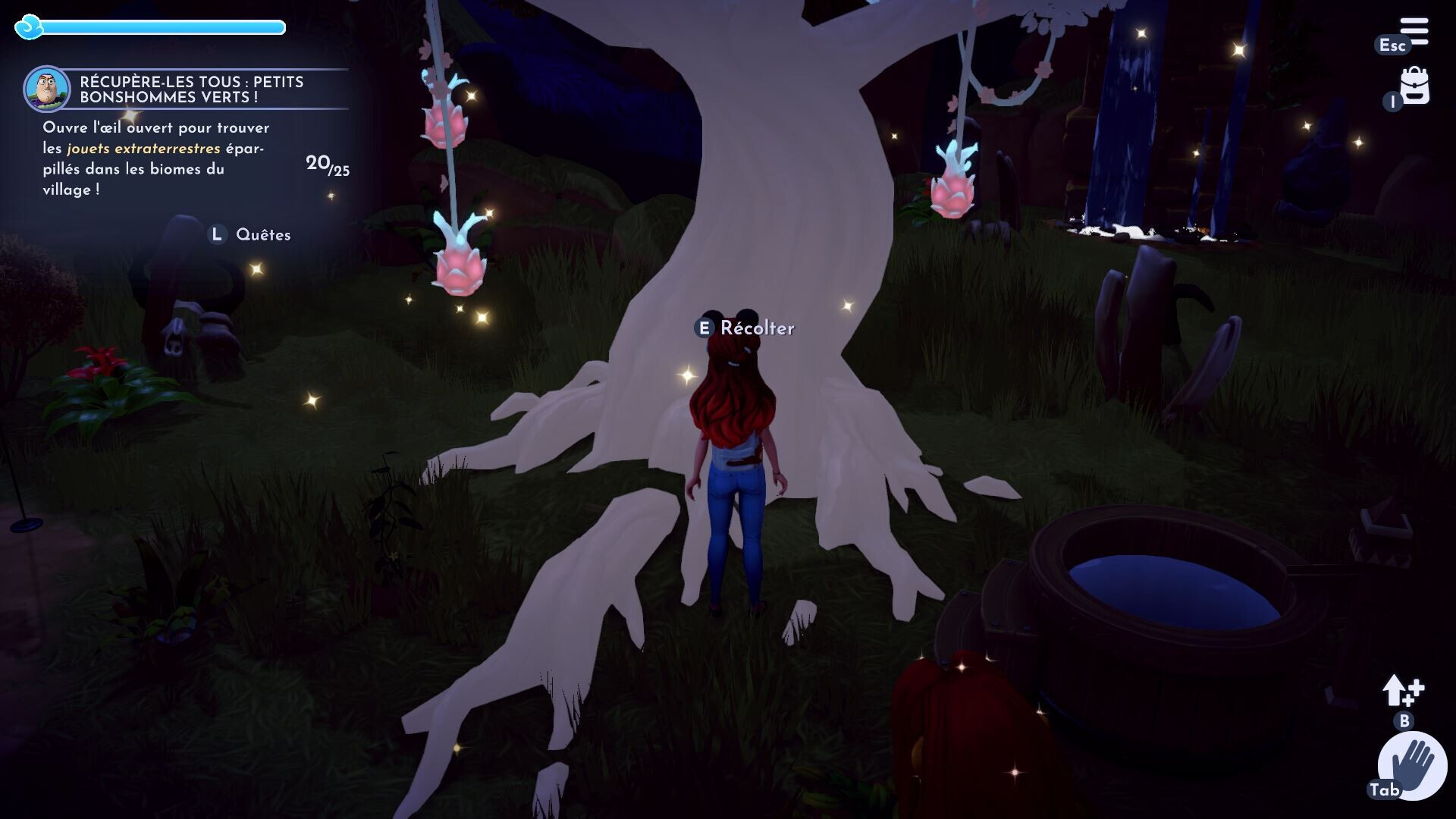
Task: Open the arrow-and-plus boost icon
Action: coord(1403,691)
